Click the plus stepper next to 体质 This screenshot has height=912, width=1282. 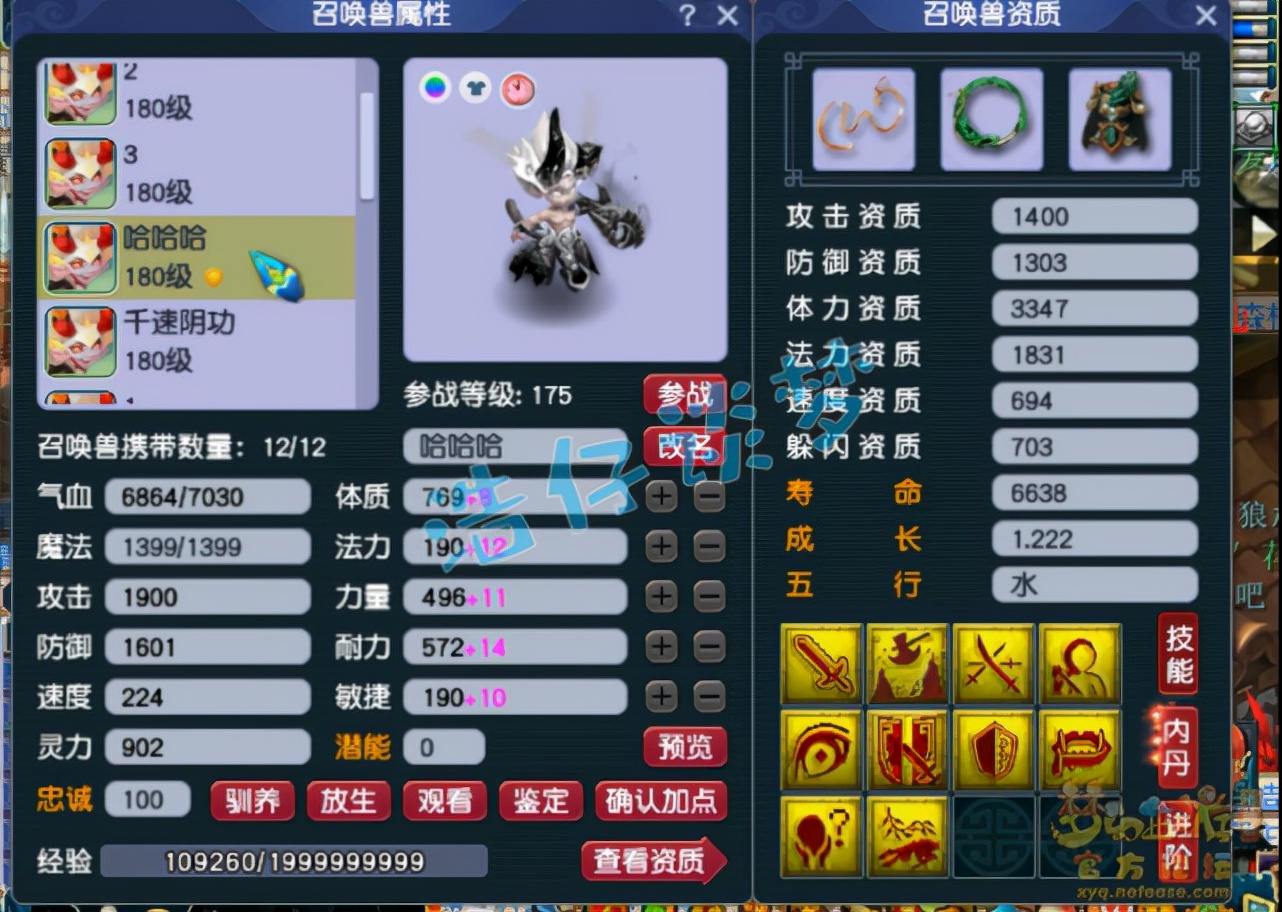click(661, 497)
